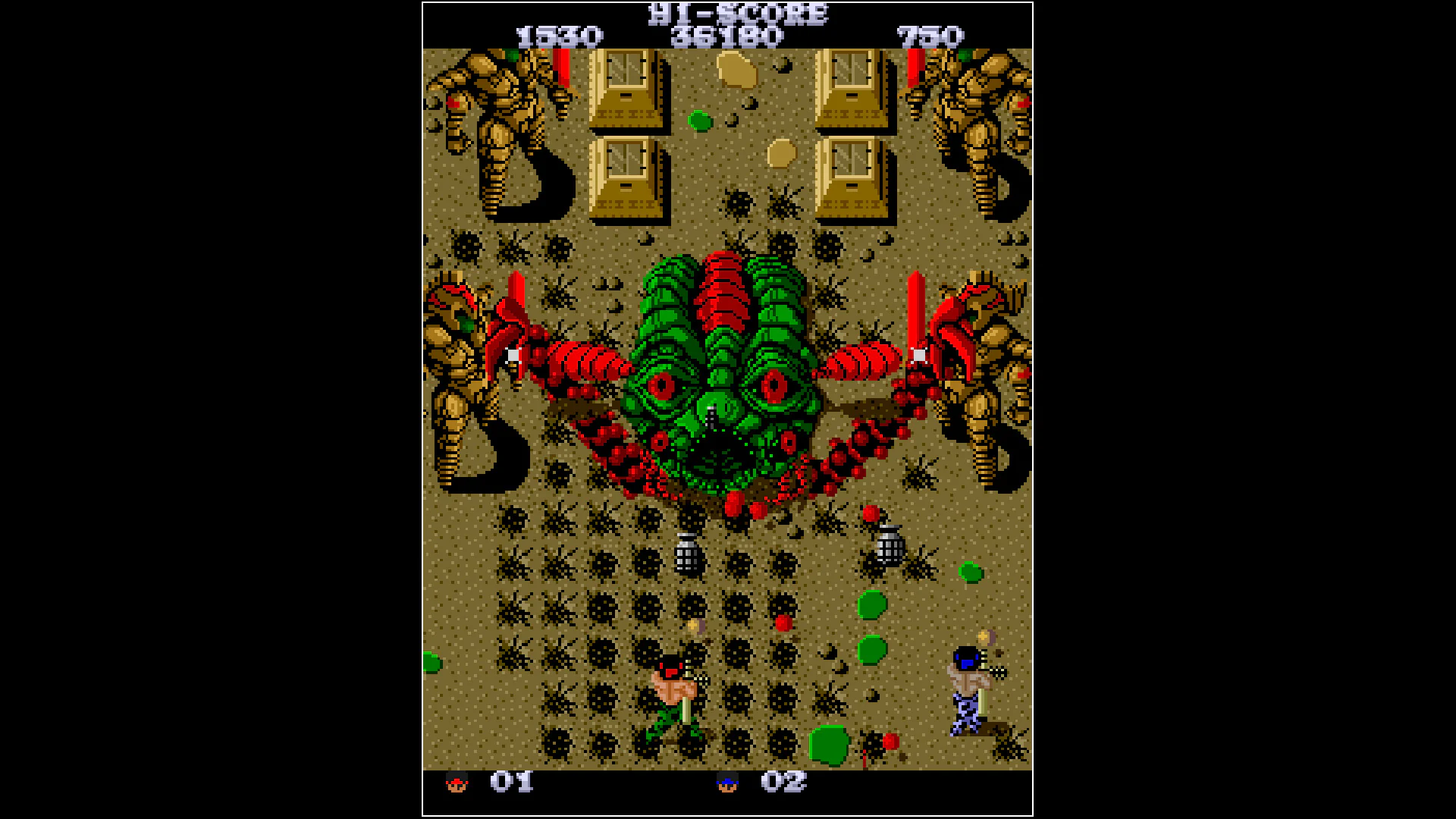Image resolution: width=1456 pixels, height=819 pixels.
Task: Click the large green blob at bottom right
Action: click(830, 747)
